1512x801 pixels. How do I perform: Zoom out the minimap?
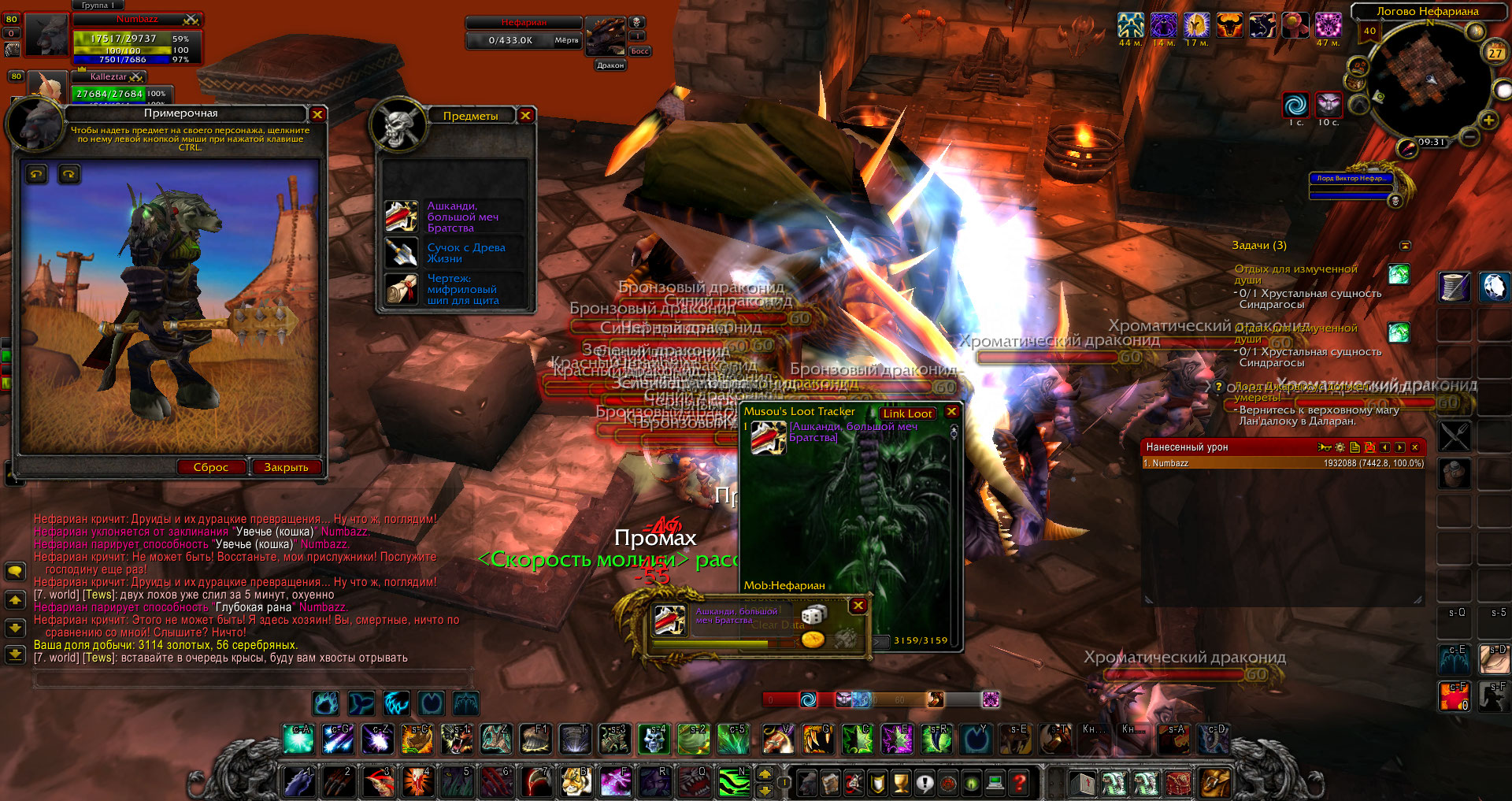click(x=1469, y=136)
